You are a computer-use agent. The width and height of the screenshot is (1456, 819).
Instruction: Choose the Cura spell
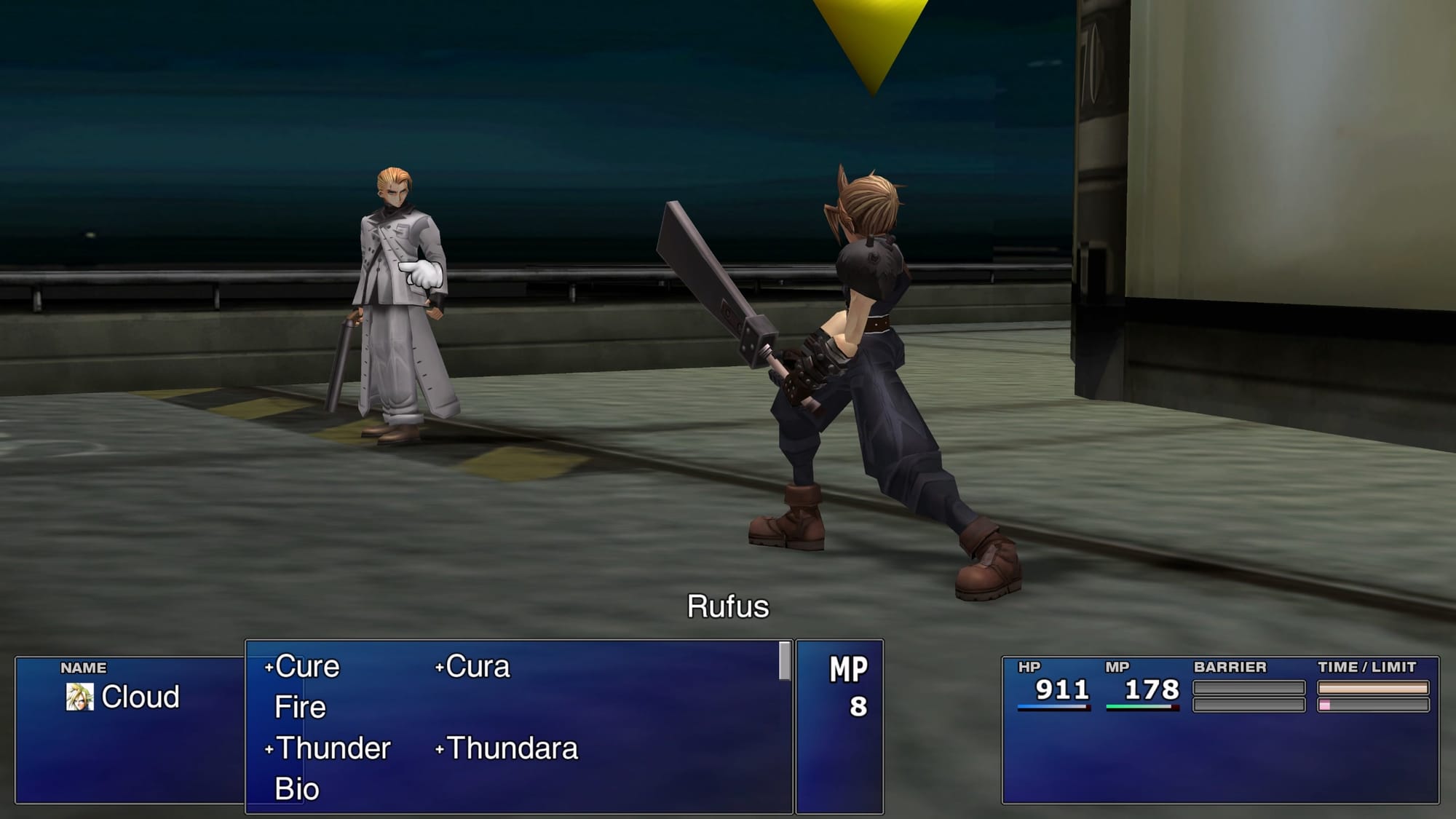click(x=477, y=667)
